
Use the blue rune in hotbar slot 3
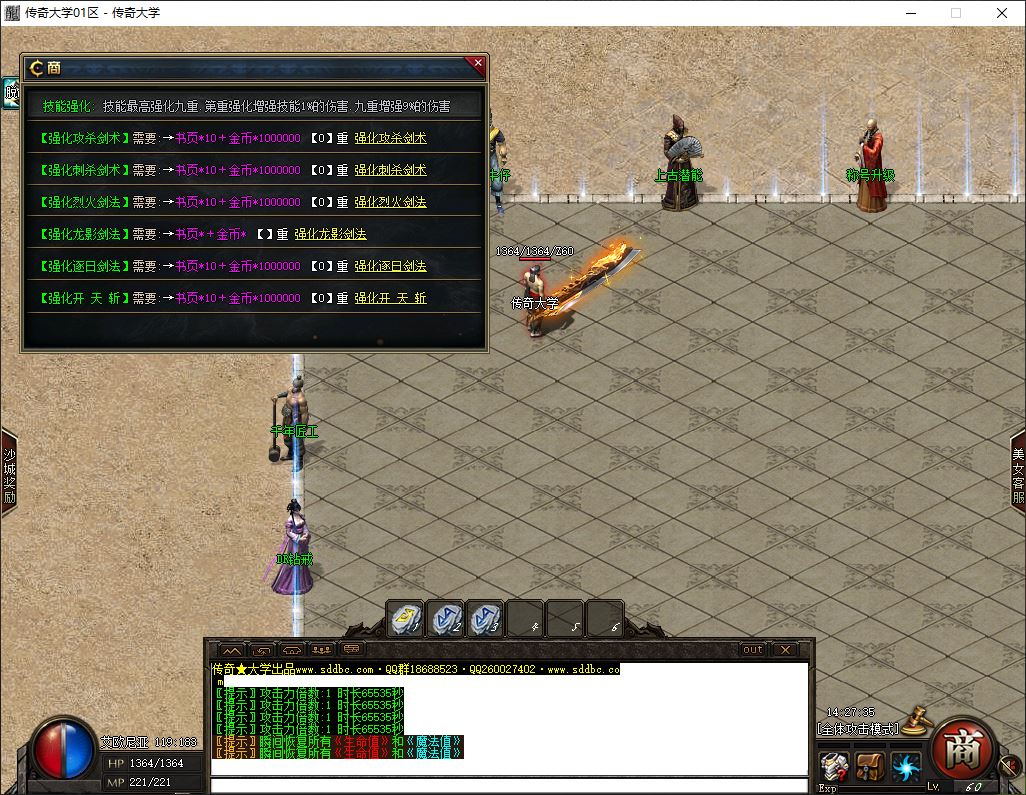pyautogui.click(x=486, y=620)
